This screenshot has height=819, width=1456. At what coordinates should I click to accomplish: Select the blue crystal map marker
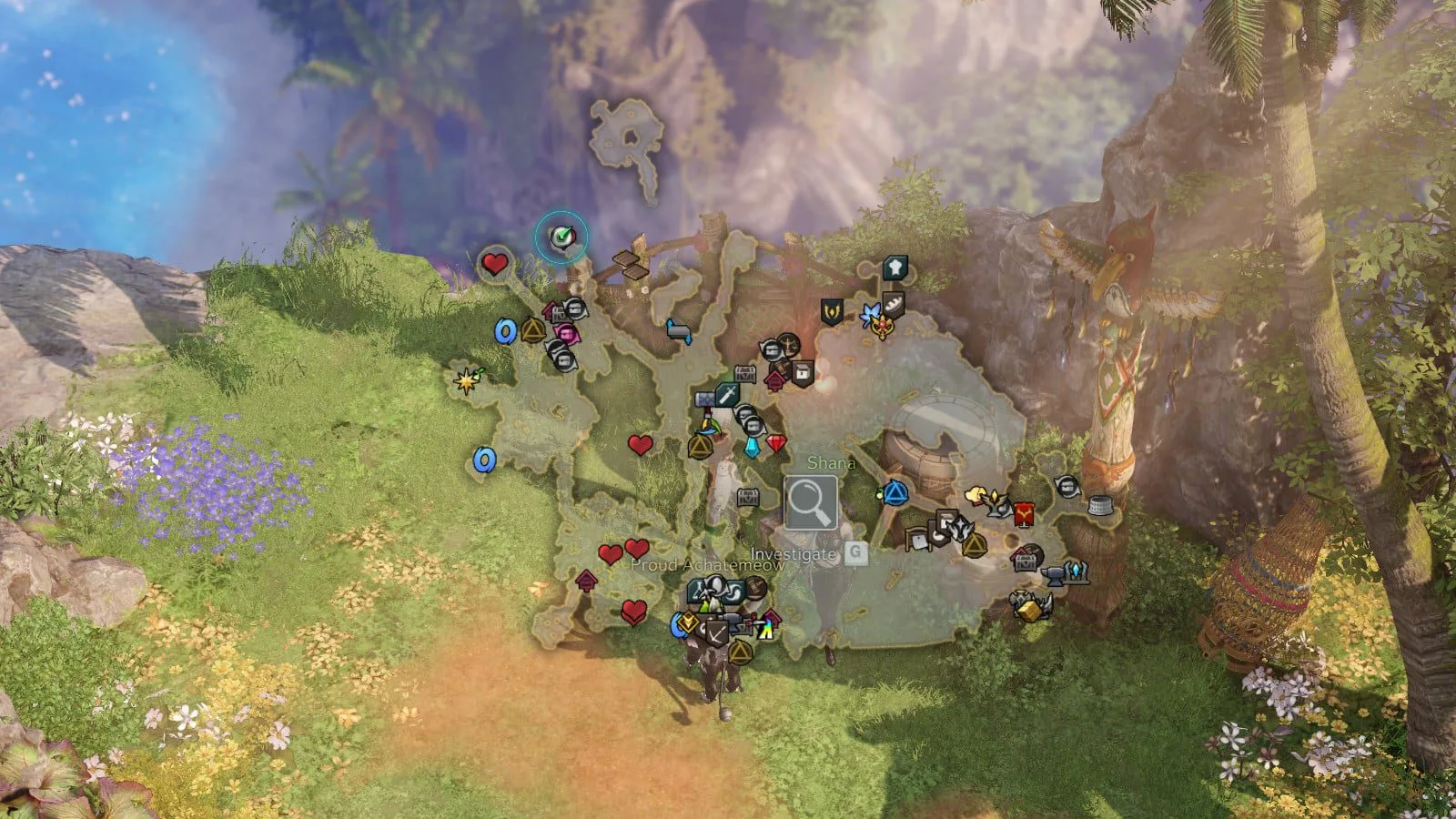[753, 447]
